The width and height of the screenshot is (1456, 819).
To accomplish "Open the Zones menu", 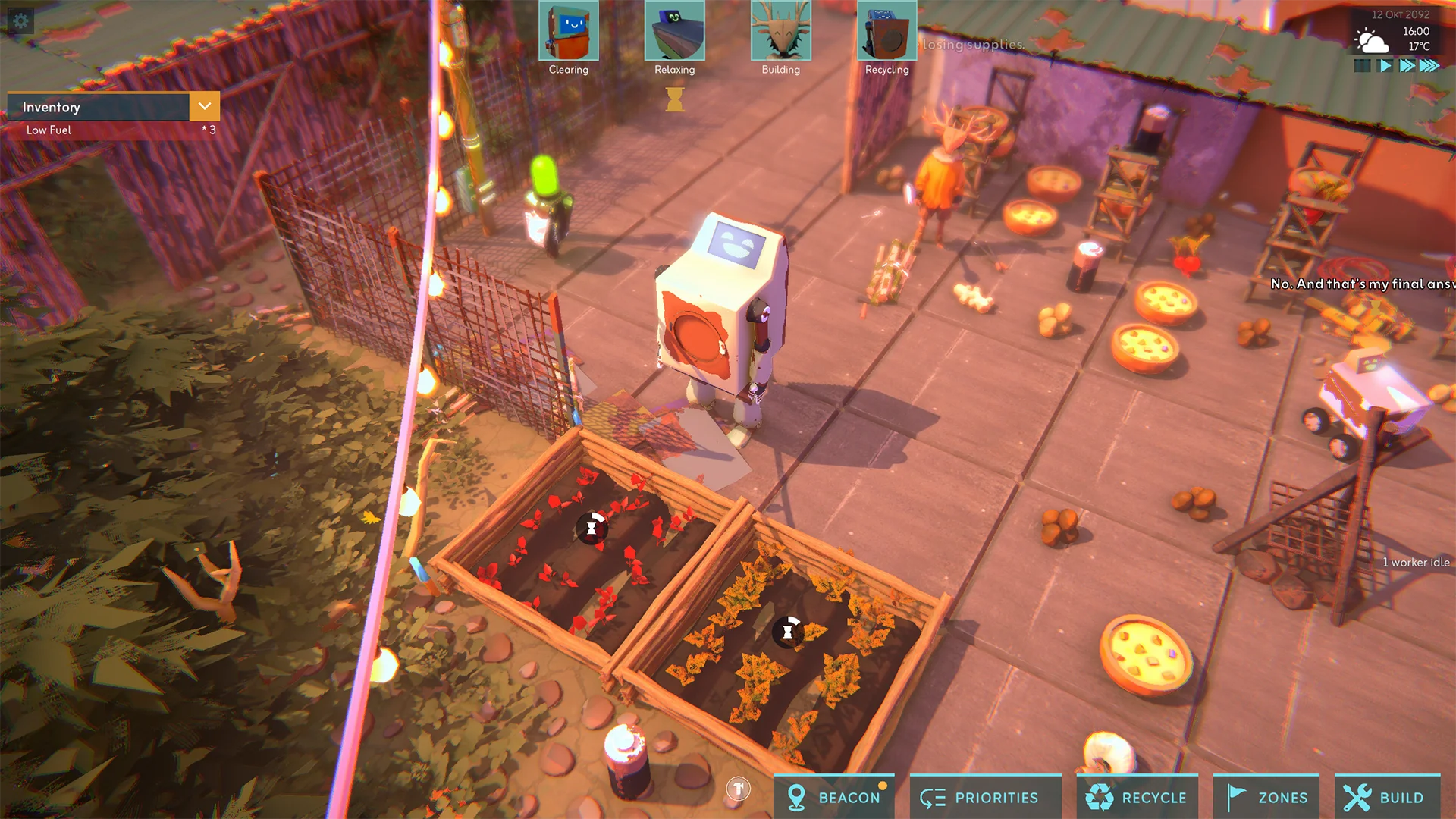I will pyautogui.click(x=1267, y=797).
